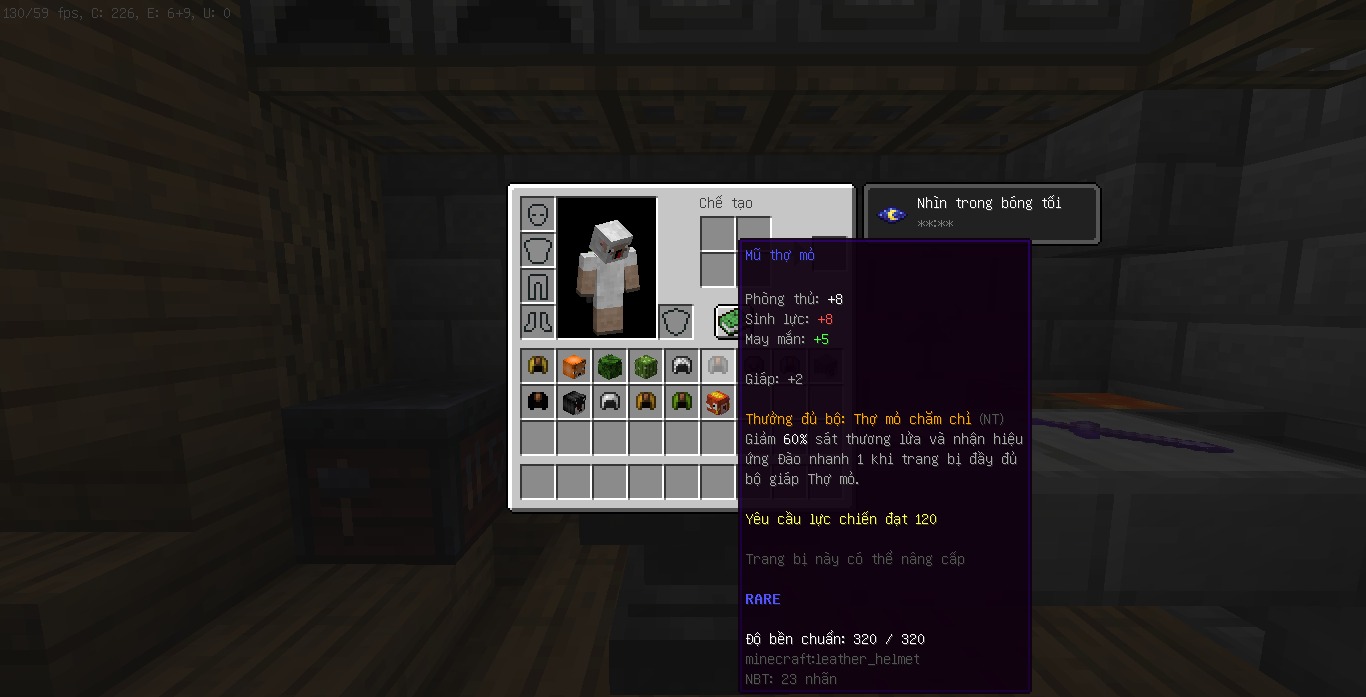
Task: Click the empty boots armor slot
Action: click(537, 322)
